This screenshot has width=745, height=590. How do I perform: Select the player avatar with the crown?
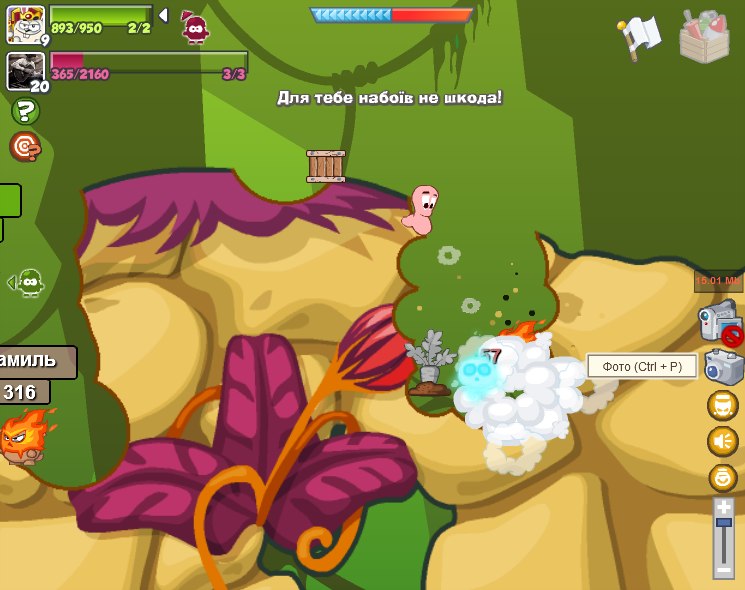coord(25,24)
